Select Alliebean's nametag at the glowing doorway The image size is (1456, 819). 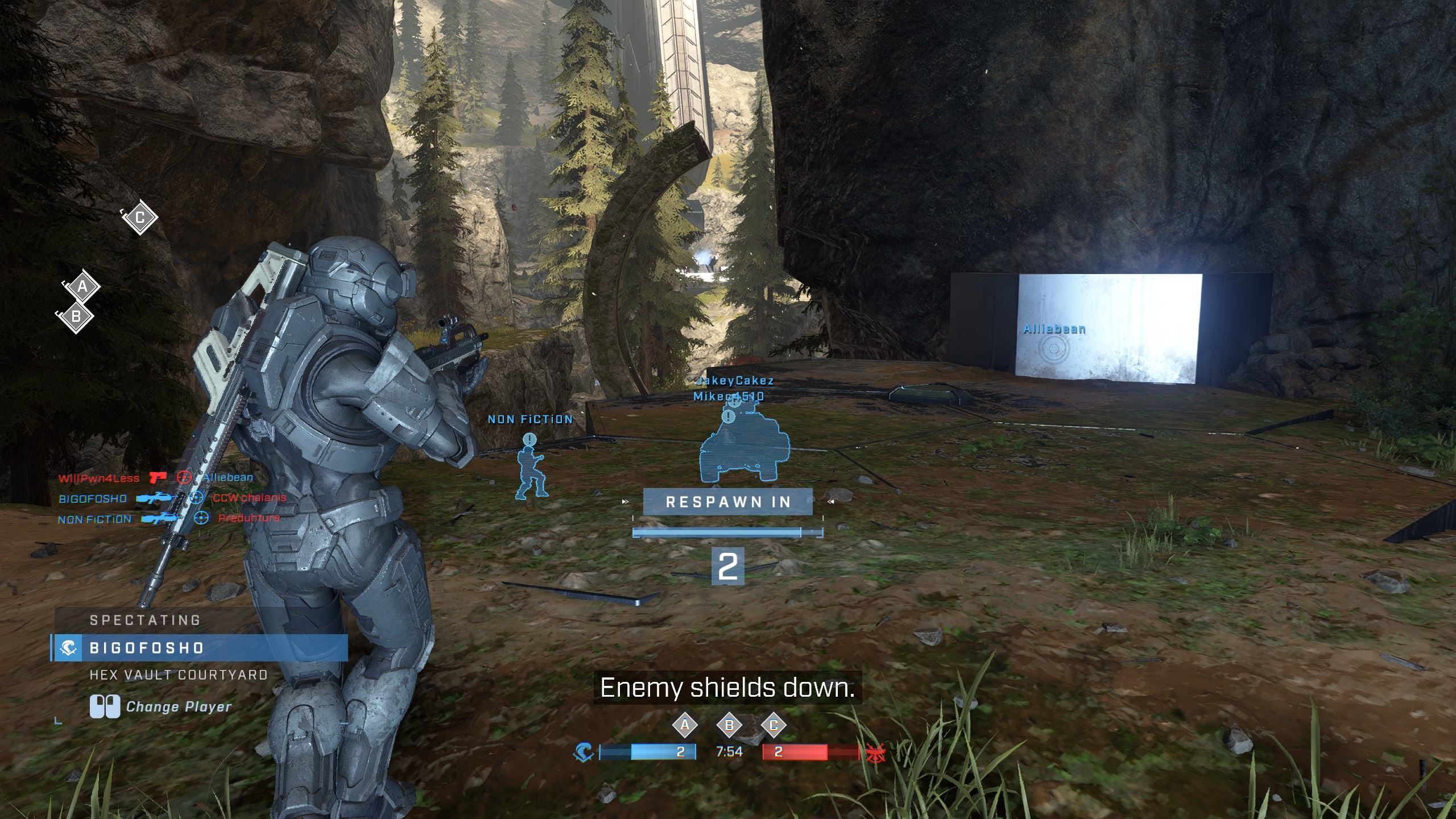click(1054, 329)
